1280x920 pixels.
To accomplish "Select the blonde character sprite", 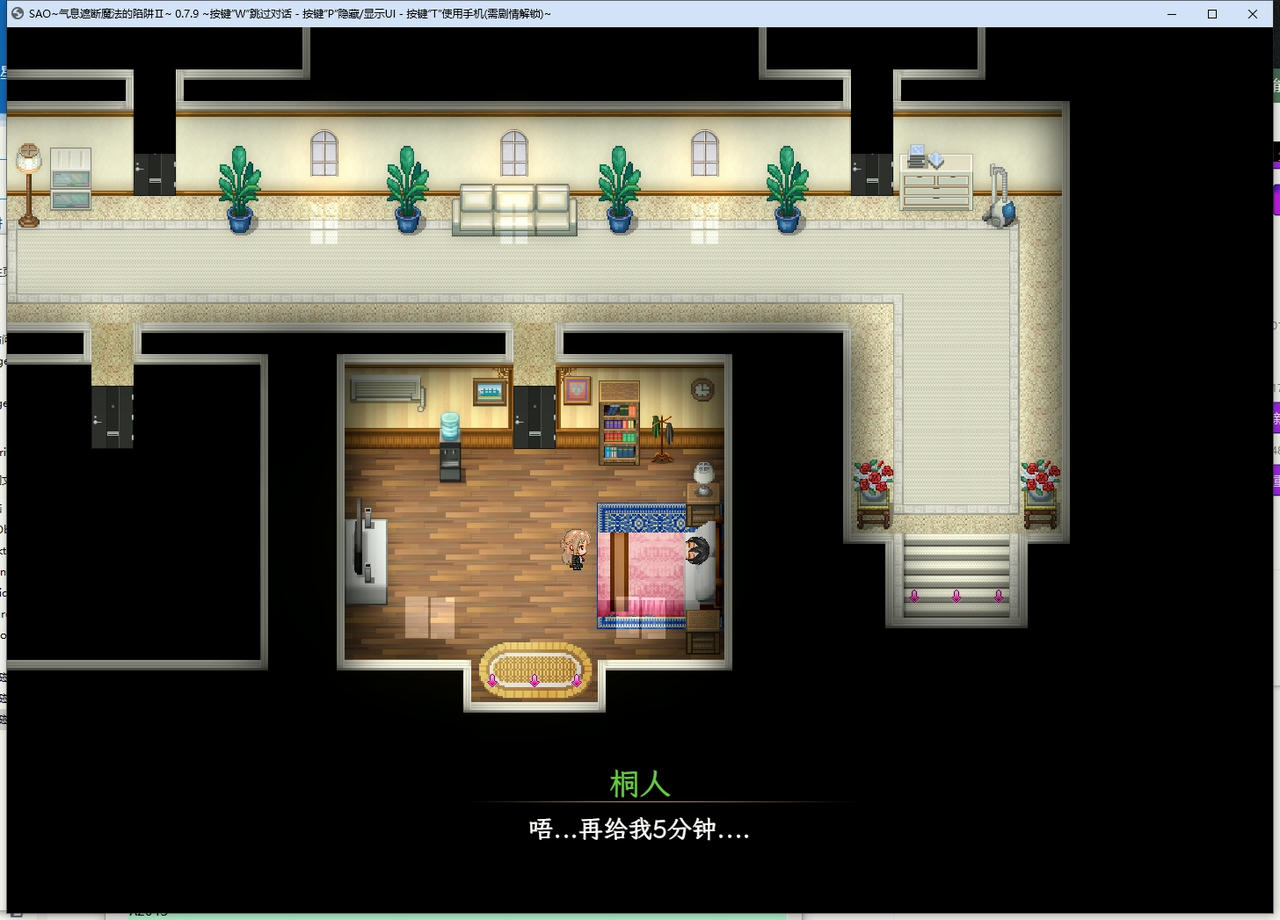I will coord(577,548).
